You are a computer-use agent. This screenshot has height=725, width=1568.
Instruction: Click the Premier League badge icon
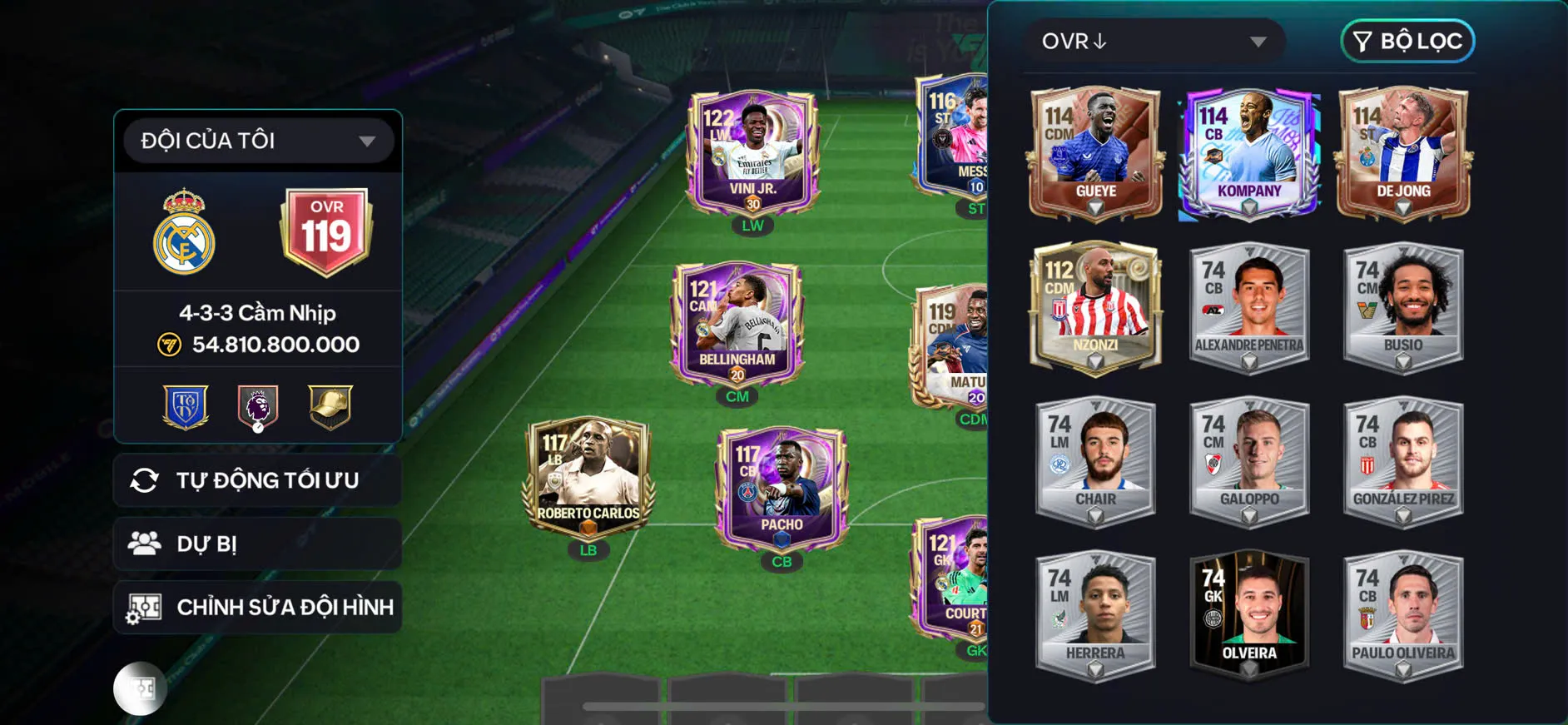[258, 405]
